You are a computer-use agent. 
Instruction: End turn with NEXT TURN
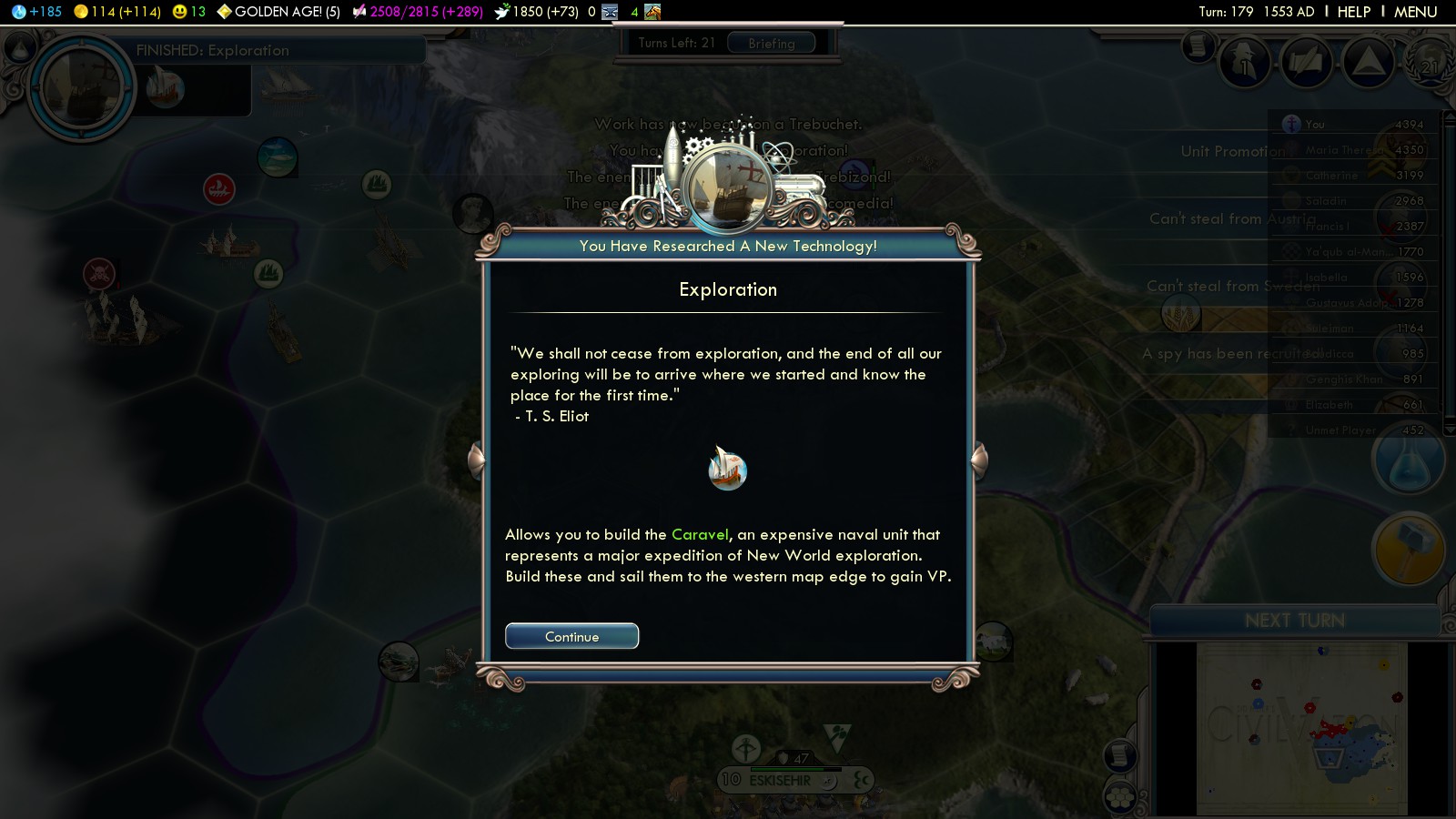(1294, 621)
